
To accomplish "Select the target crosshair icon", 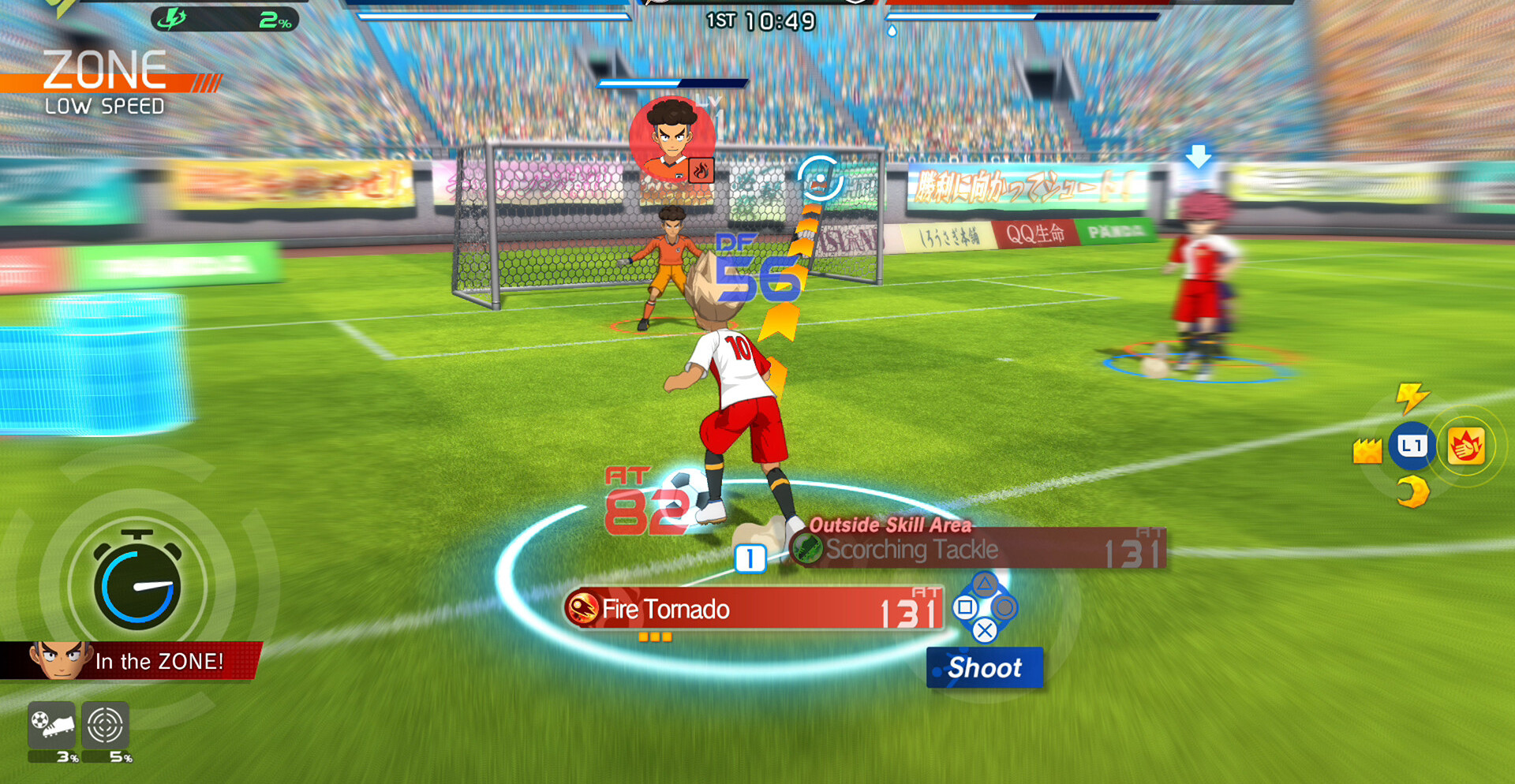I will (105, 724).
